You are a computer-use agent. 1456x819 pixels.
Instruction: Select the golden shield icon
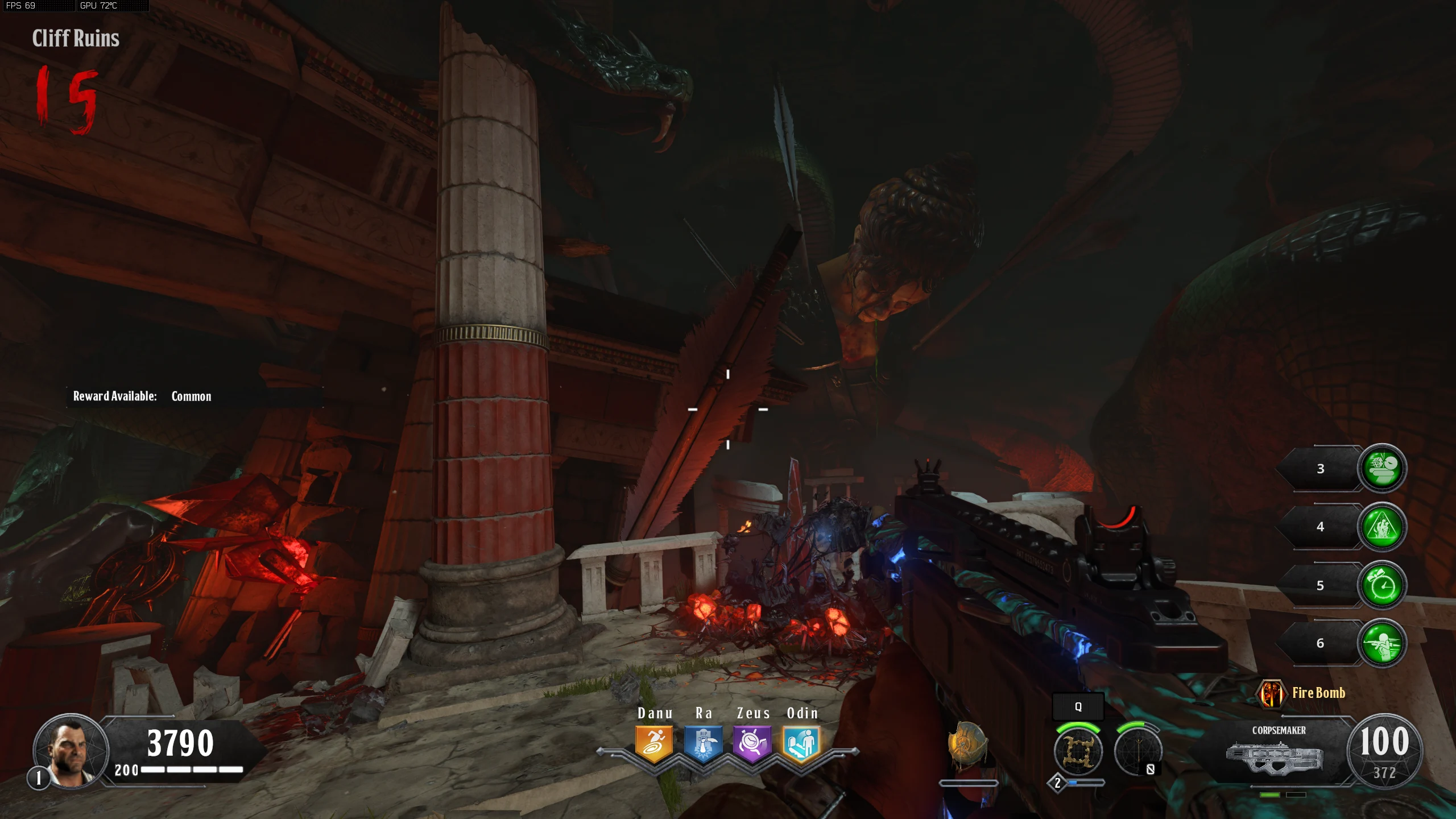point(966,744)
